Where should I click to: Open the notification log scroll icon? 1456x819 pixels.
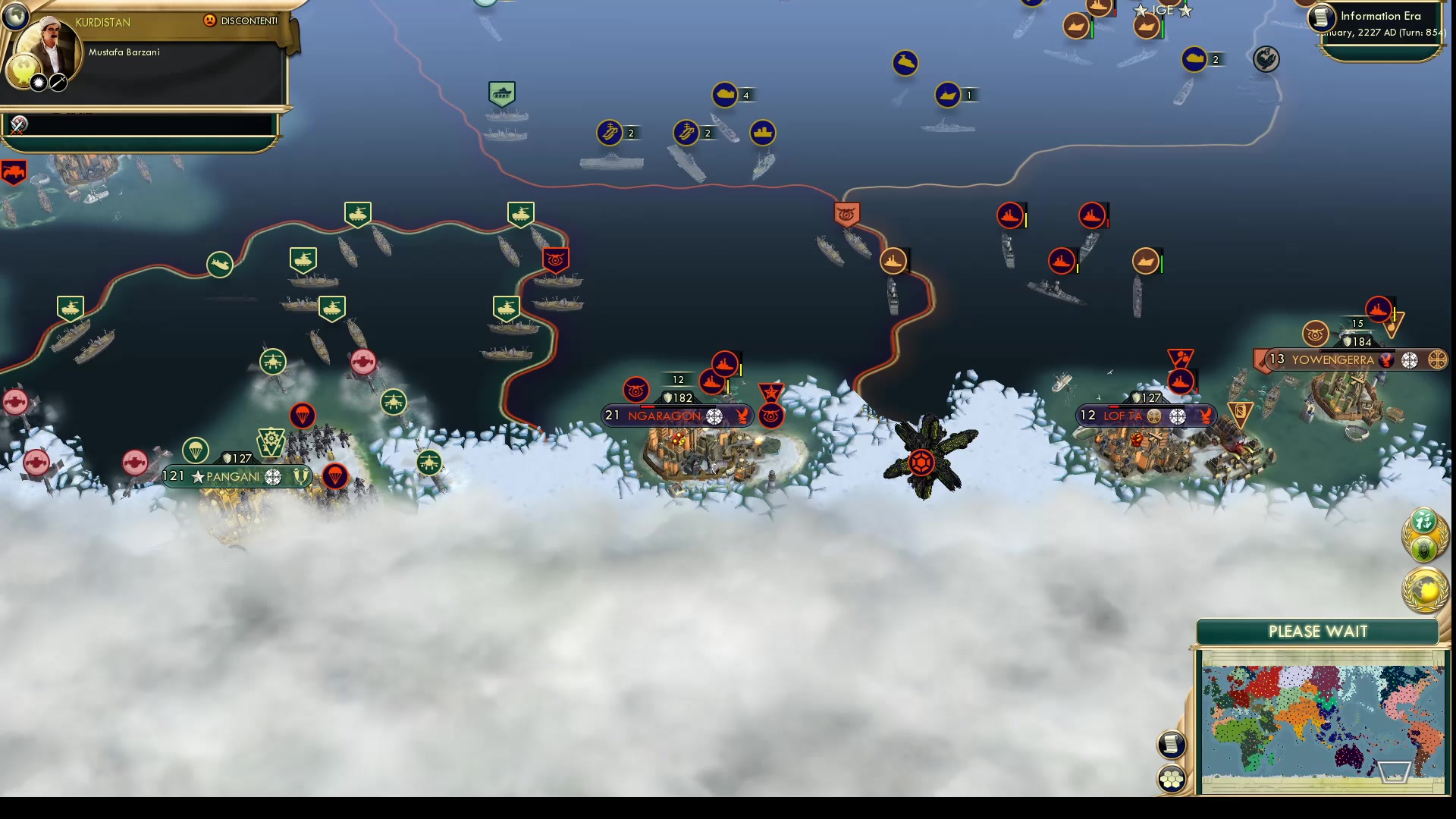click(1172, 745)
